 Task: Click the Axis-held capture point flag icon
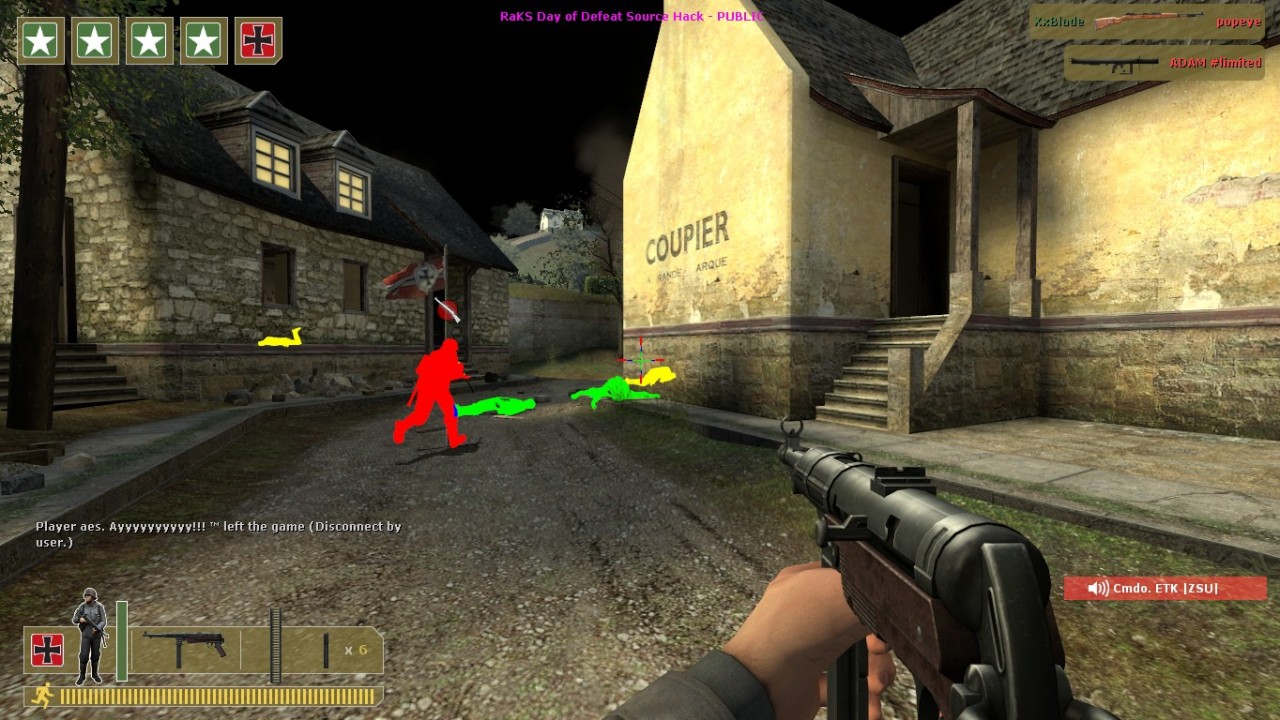[258, 41]
